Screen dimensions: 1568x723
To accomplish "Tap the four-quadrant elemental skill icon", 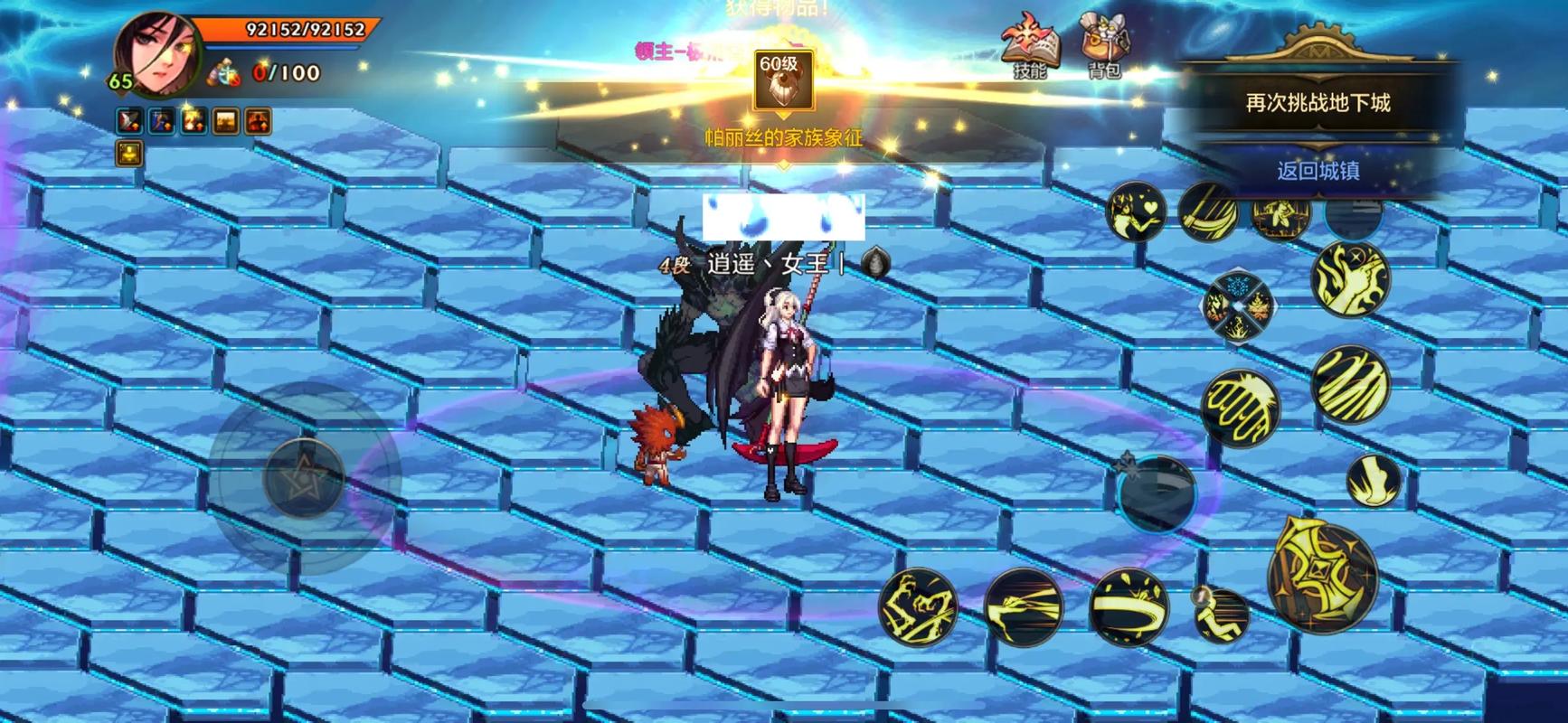I will click(x=1237, y=305).
